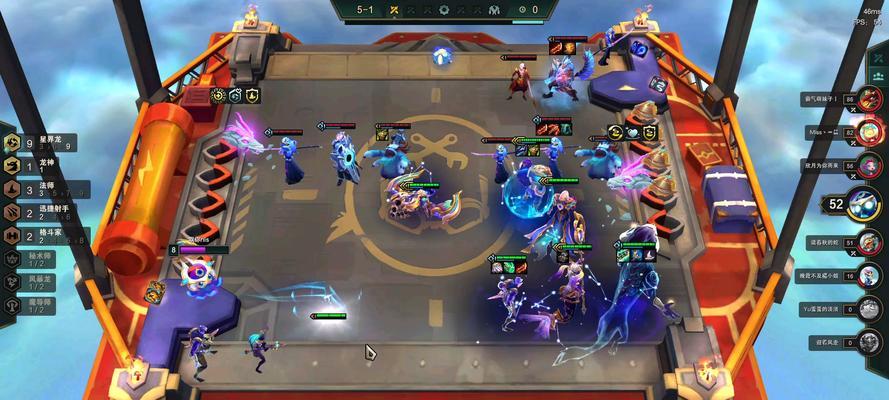Open the 56 HP player's board
The image size is (889, 400).
click(x=873, y=166)
